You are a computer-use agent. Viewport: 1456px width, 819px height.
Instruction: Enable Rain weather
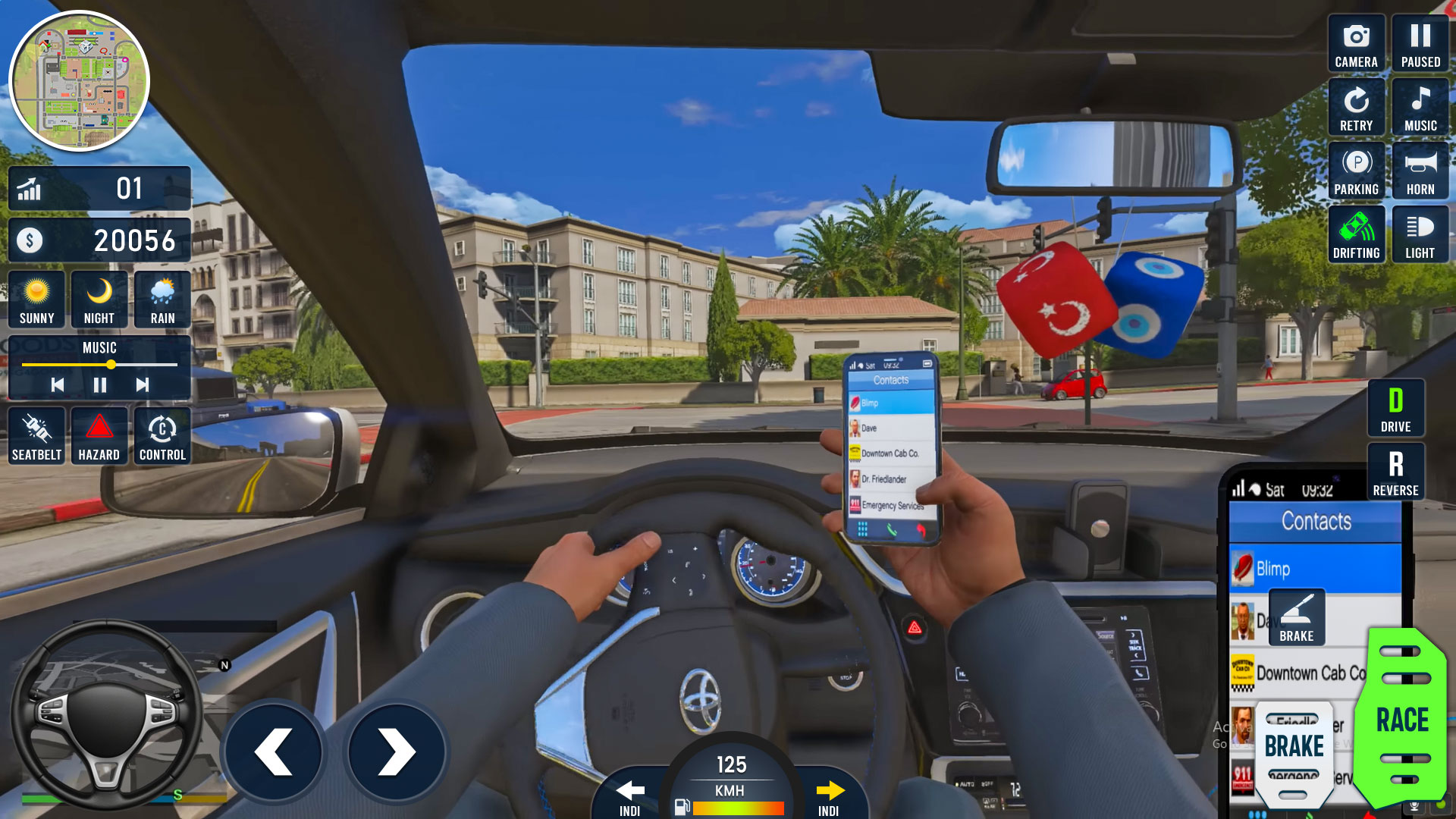[162, 299]
